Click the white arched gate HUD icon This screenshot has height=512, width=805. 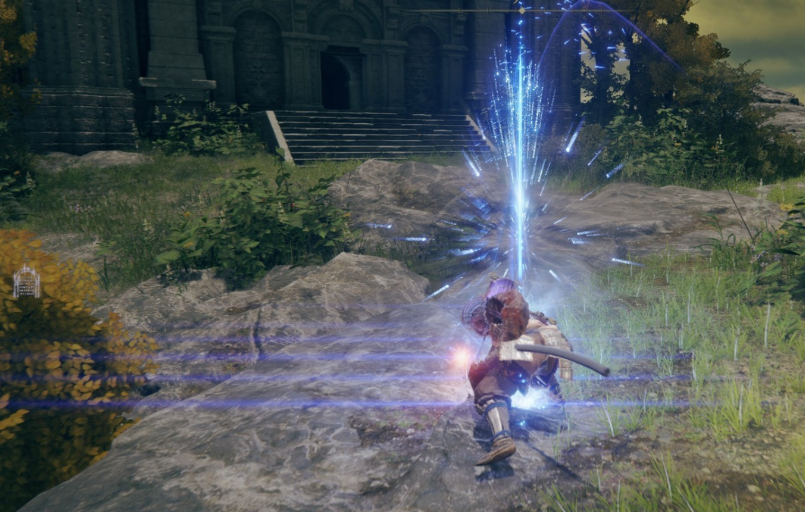click(26, 282)
